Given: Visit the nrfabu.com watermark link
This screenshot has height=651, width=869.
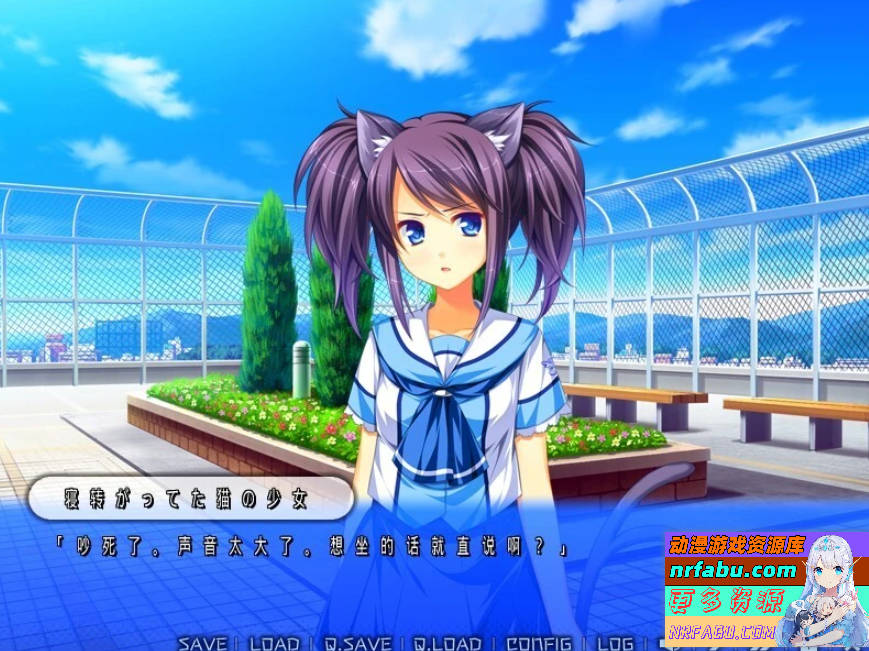Looking at the screenshot, I should point(734,571).
